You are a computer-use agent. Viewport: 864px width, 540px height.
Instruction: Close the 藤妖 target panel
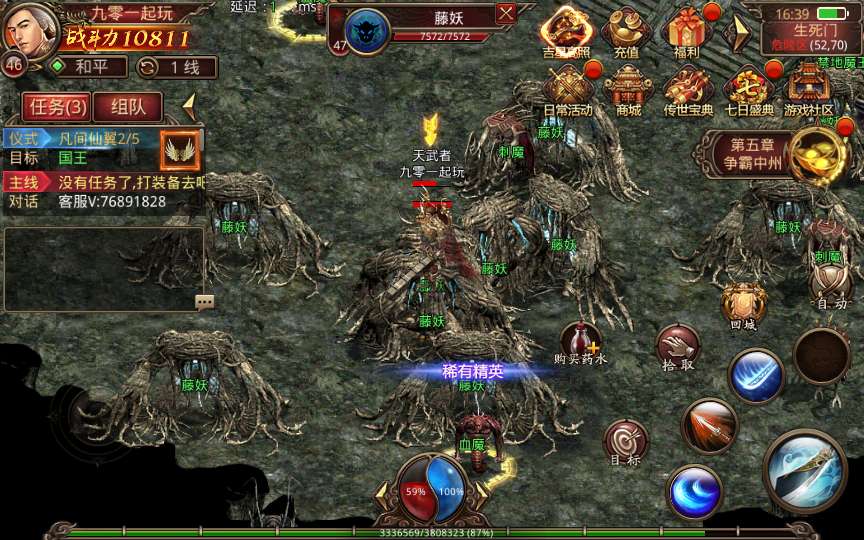[506, 14]
